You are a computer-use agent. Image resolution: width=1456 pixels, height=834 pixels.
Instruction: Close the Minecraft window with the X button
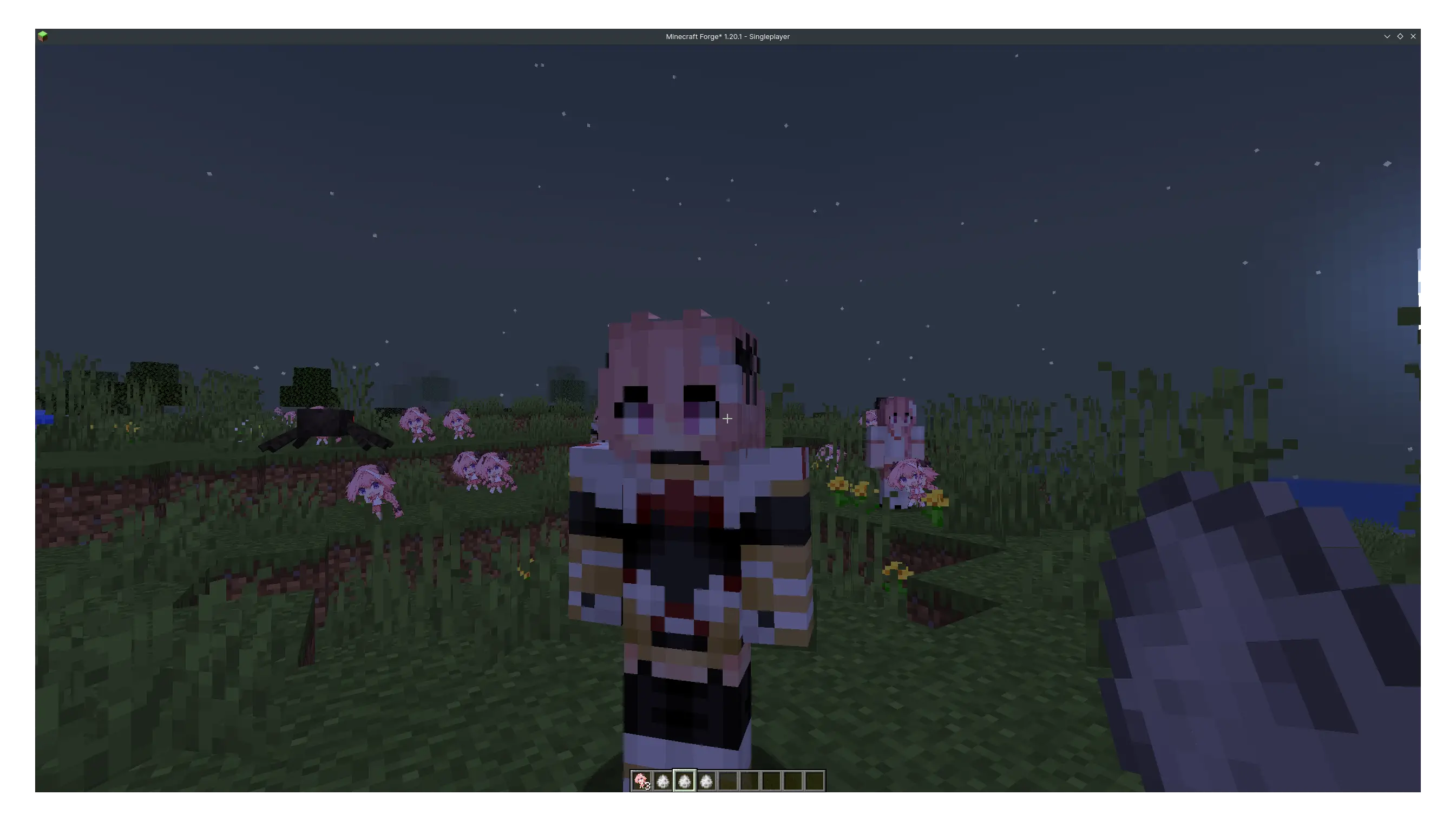point(1413,36)
